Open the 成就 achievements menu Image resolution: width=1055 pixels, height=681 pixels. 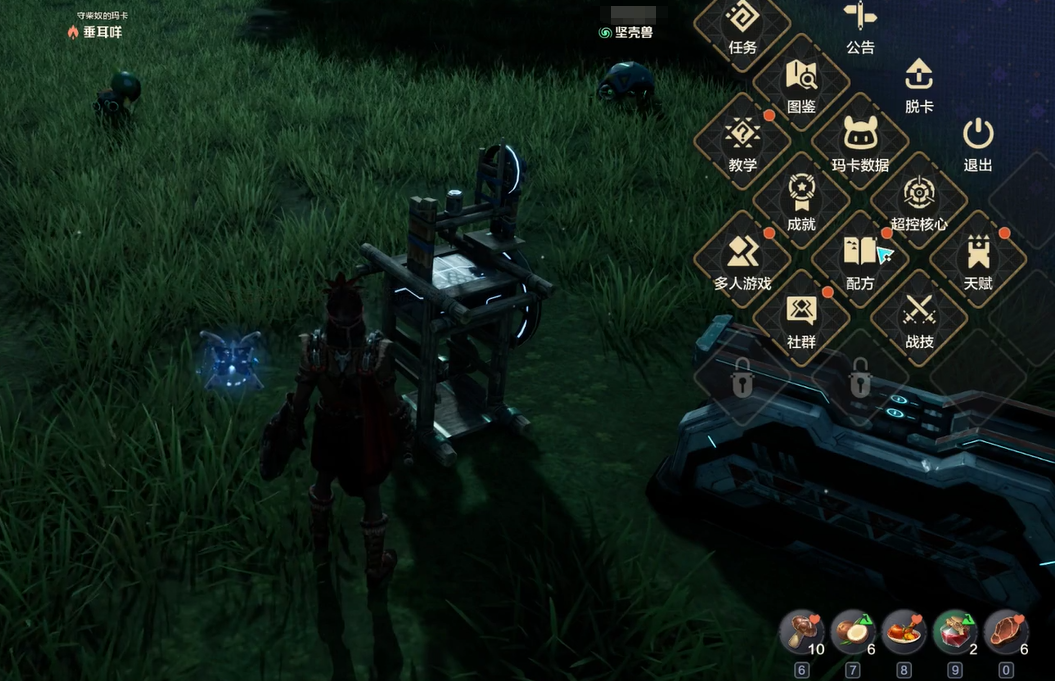[801, 201]
